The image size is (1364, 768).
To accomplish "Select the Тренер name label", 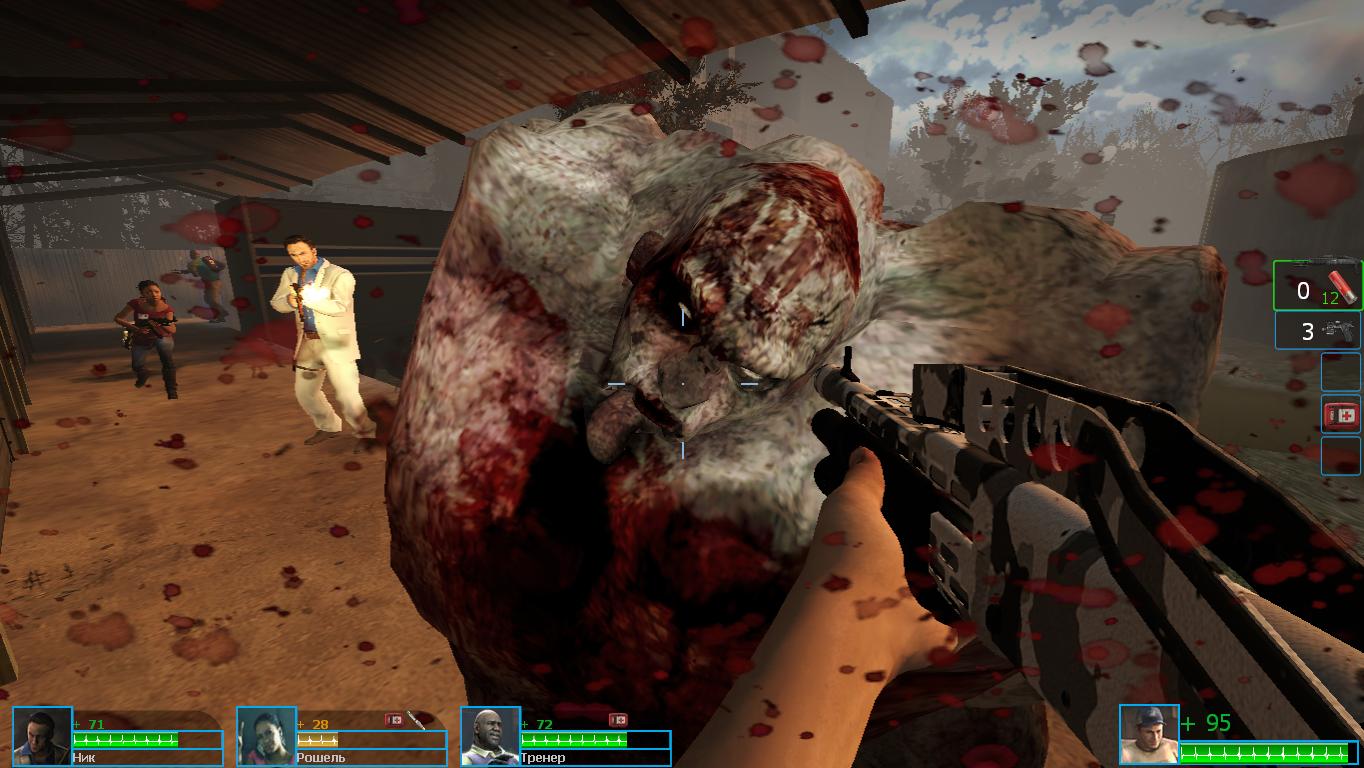I will coord(544,758).
